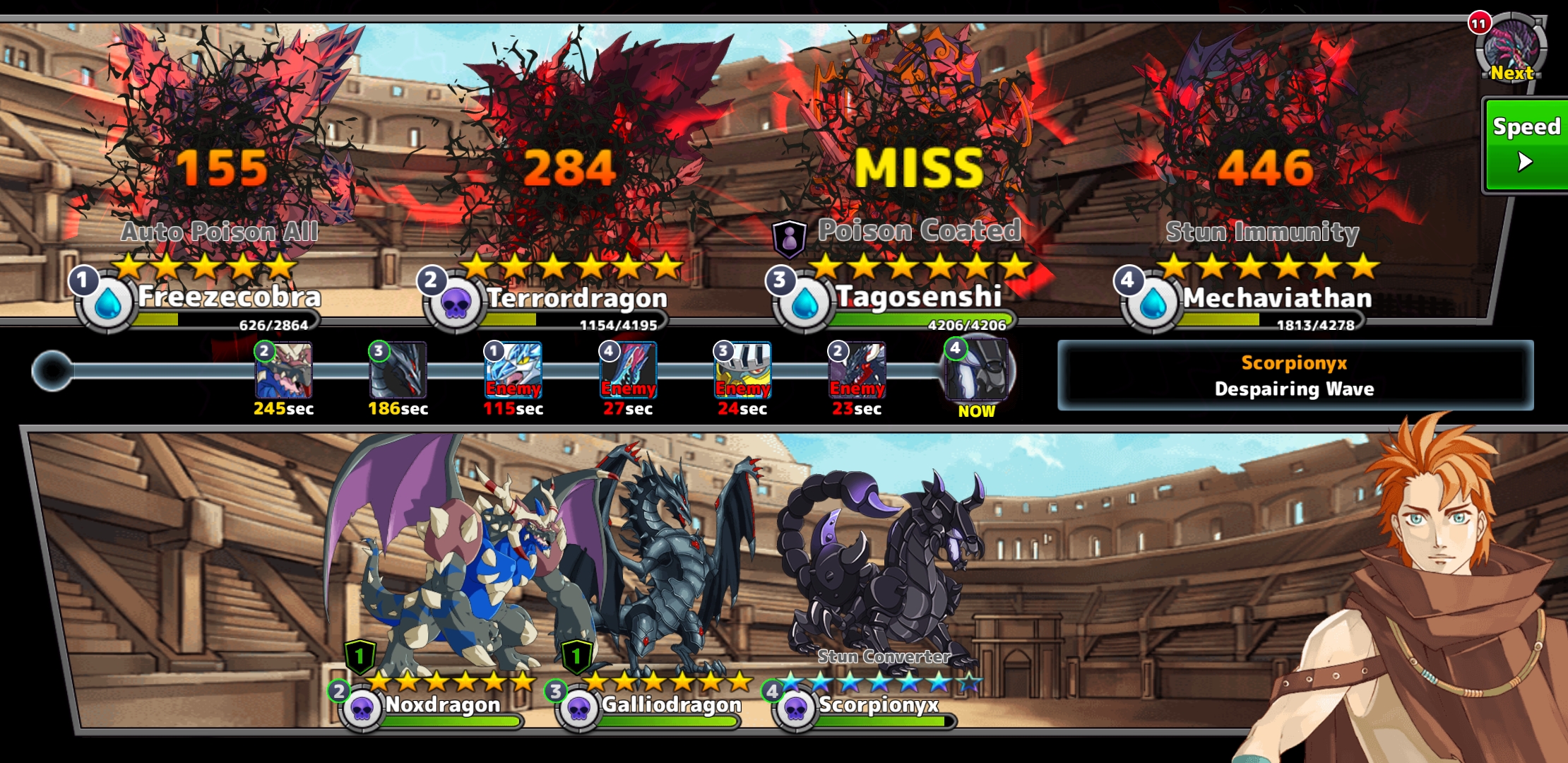Select Galliodragon's skull element badge
Image resolution: width=1568 pixels, height=763 pixels.
point(578,709)
